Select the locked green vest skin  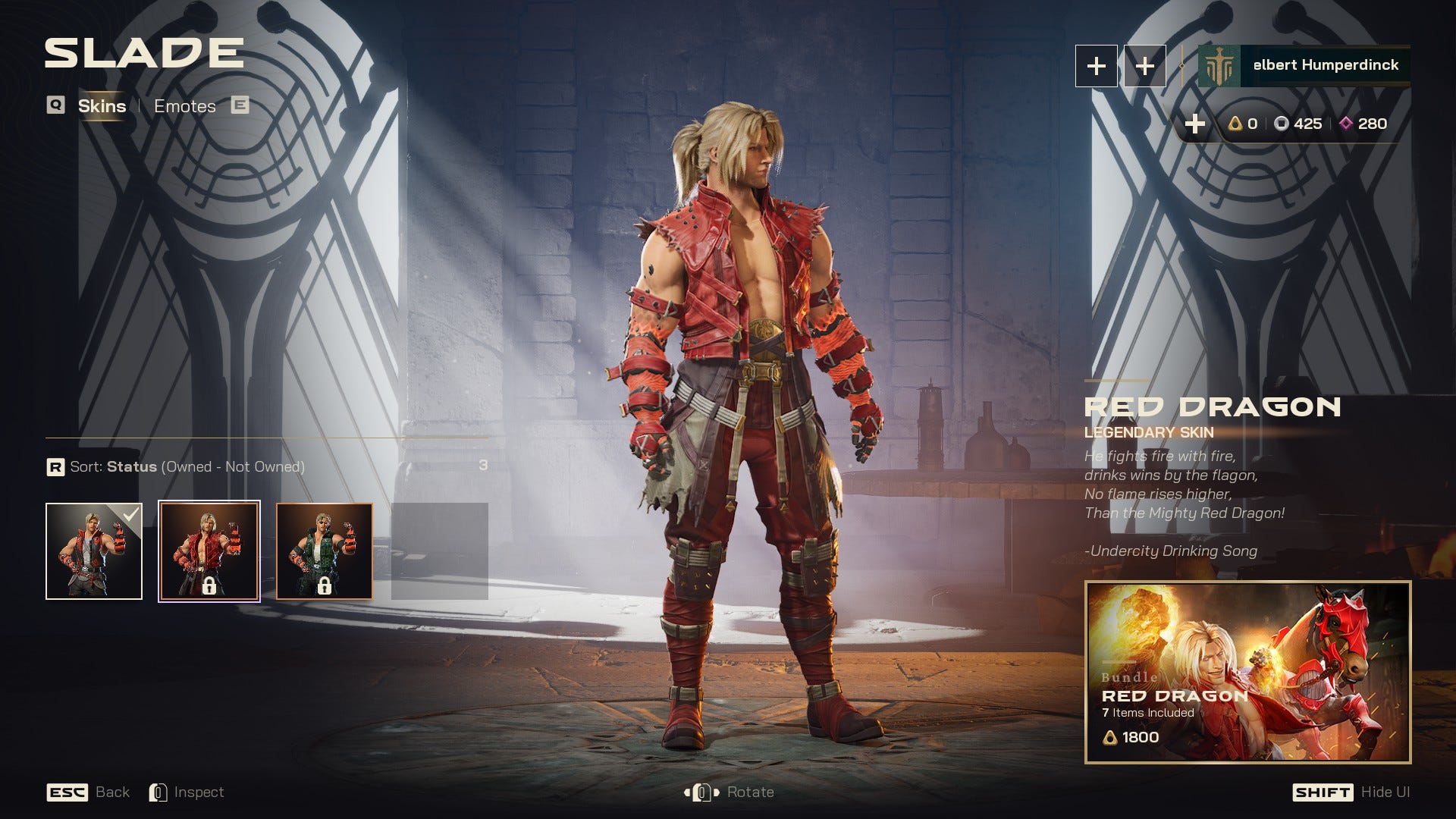(x=325, y=551)
